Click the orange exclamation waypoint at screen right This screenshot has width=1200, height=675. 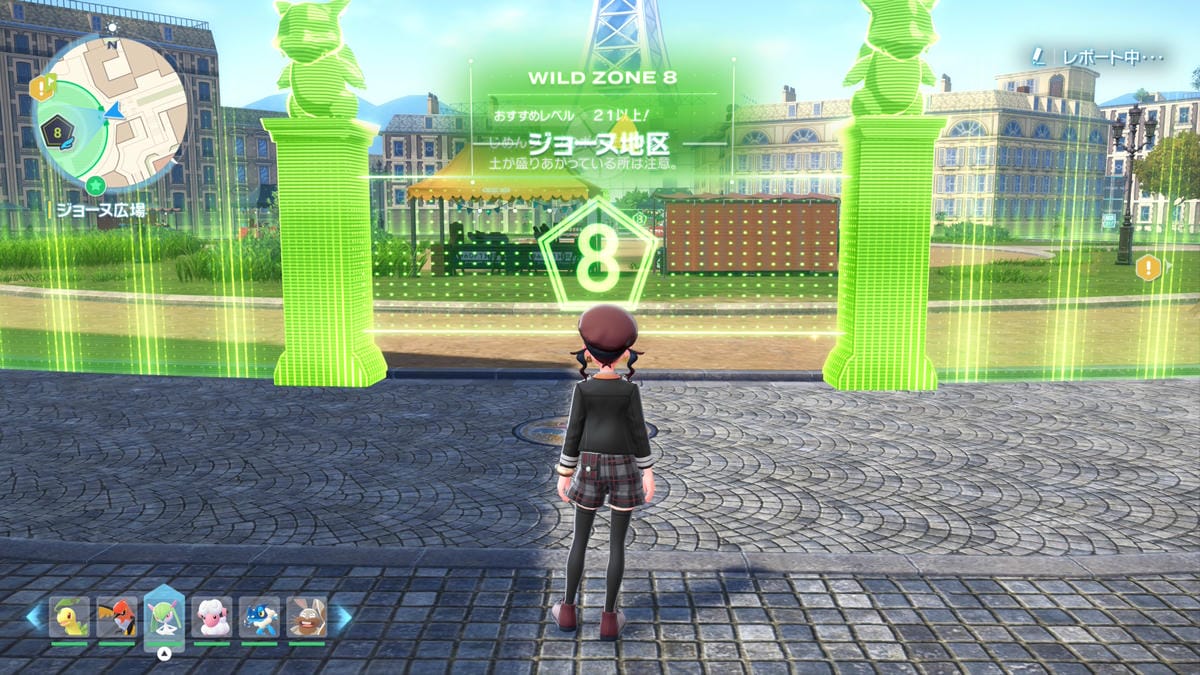1148,267
